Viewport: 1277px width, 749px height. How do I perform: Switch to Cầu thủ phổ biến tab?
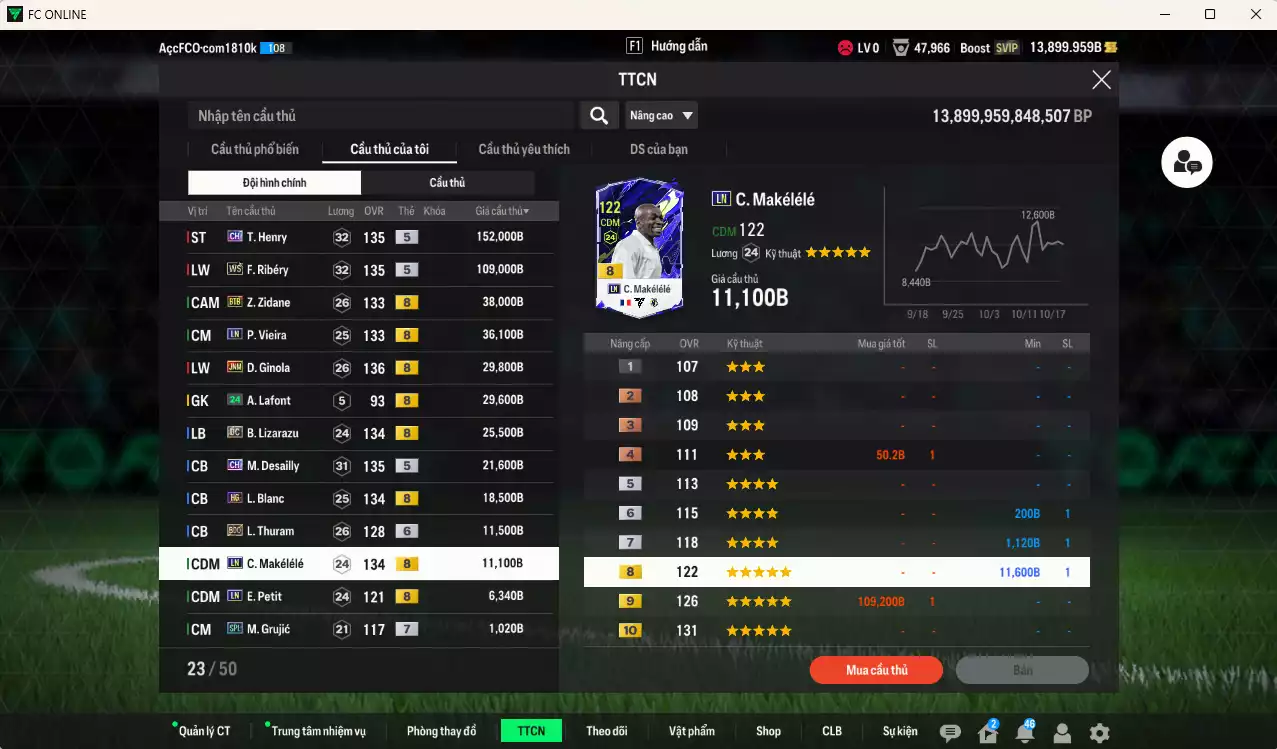[x=254, y=150]
